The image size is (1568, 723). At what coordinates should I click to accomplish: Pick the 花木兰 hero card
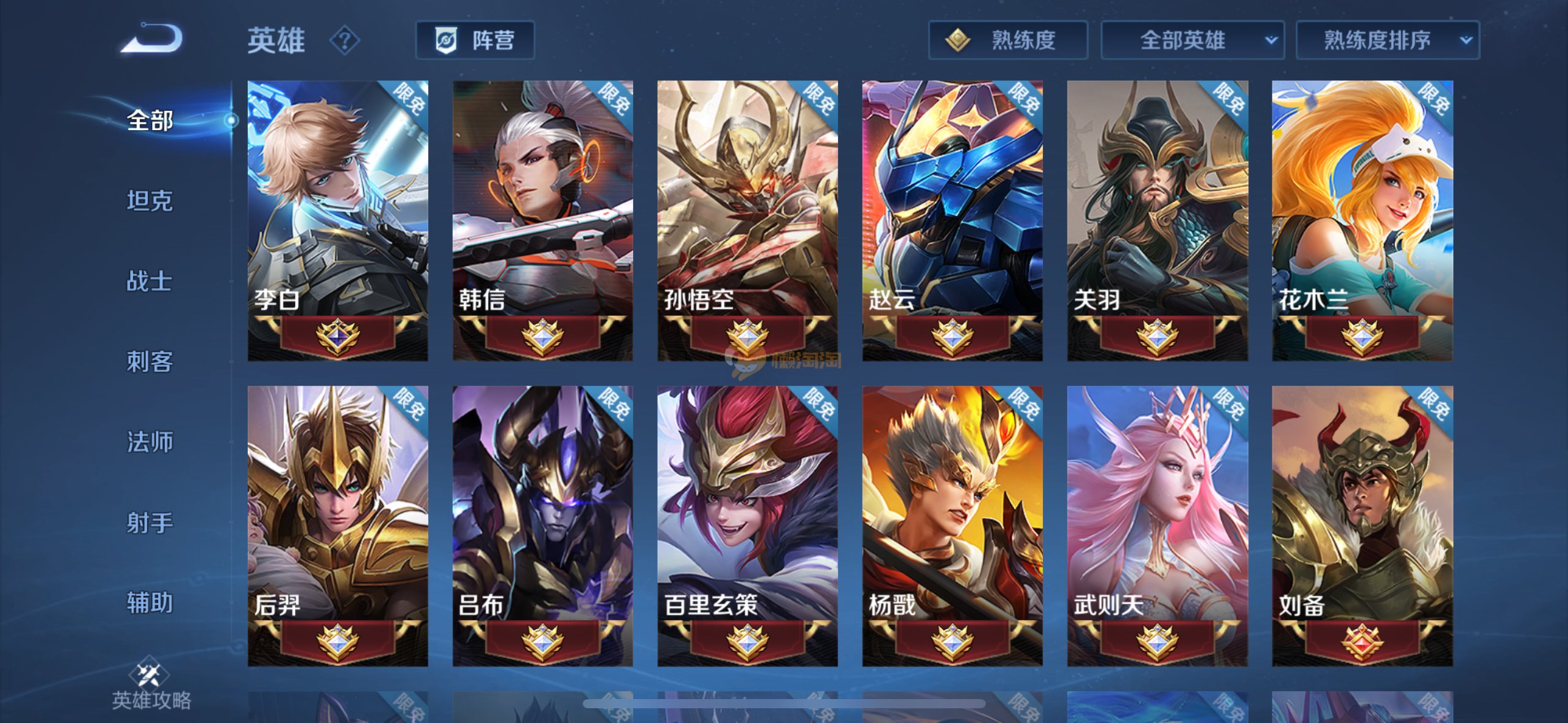point(1362,221)
